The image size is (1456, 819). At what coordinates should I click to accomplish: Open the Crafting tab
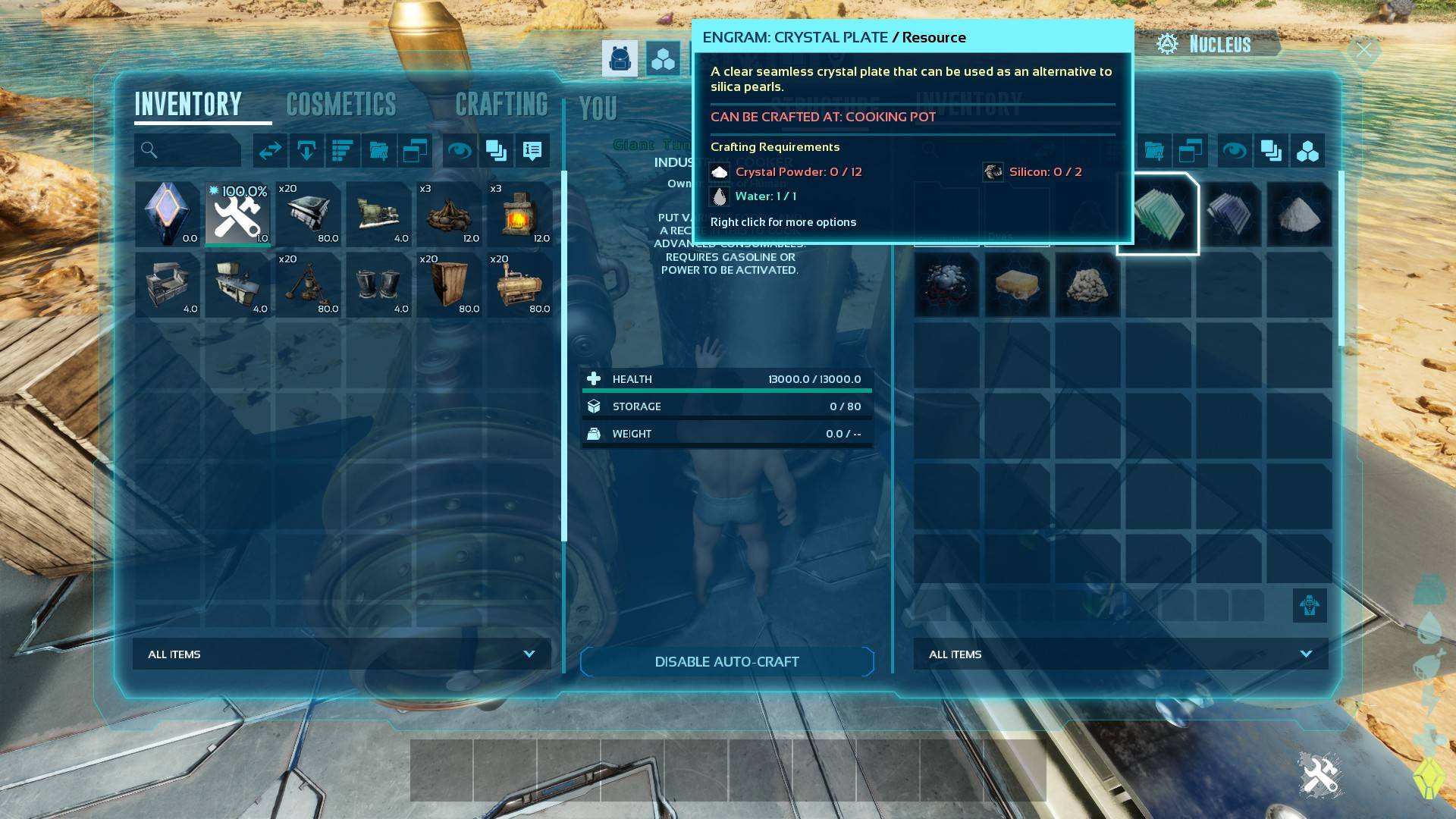coord(501,105)
